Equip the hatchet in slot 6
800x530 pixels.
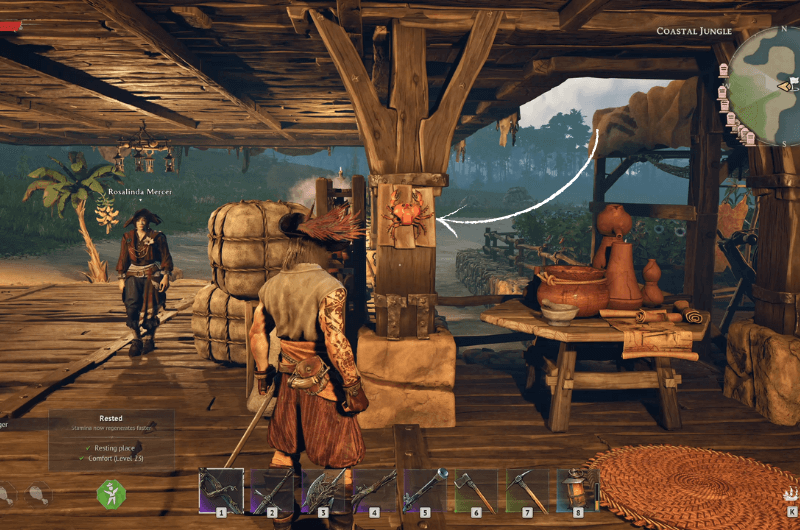click(x=478, y=491)
